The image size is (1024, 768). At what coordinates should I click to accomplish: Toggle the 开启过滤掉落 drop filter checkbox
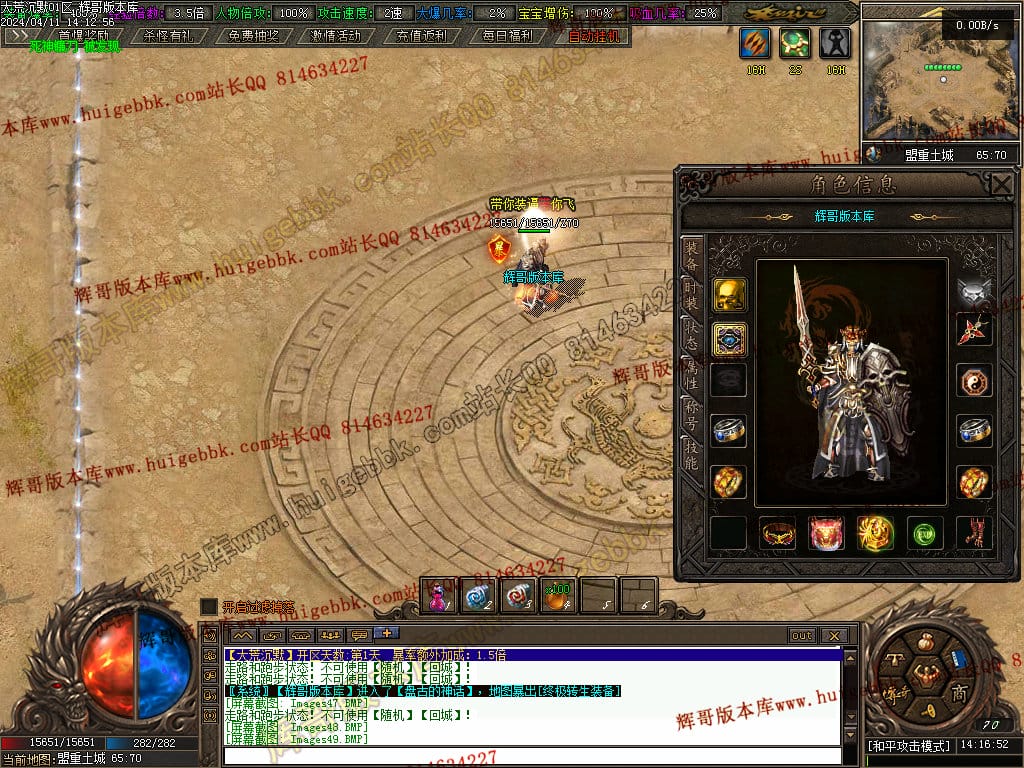point(208,607)
